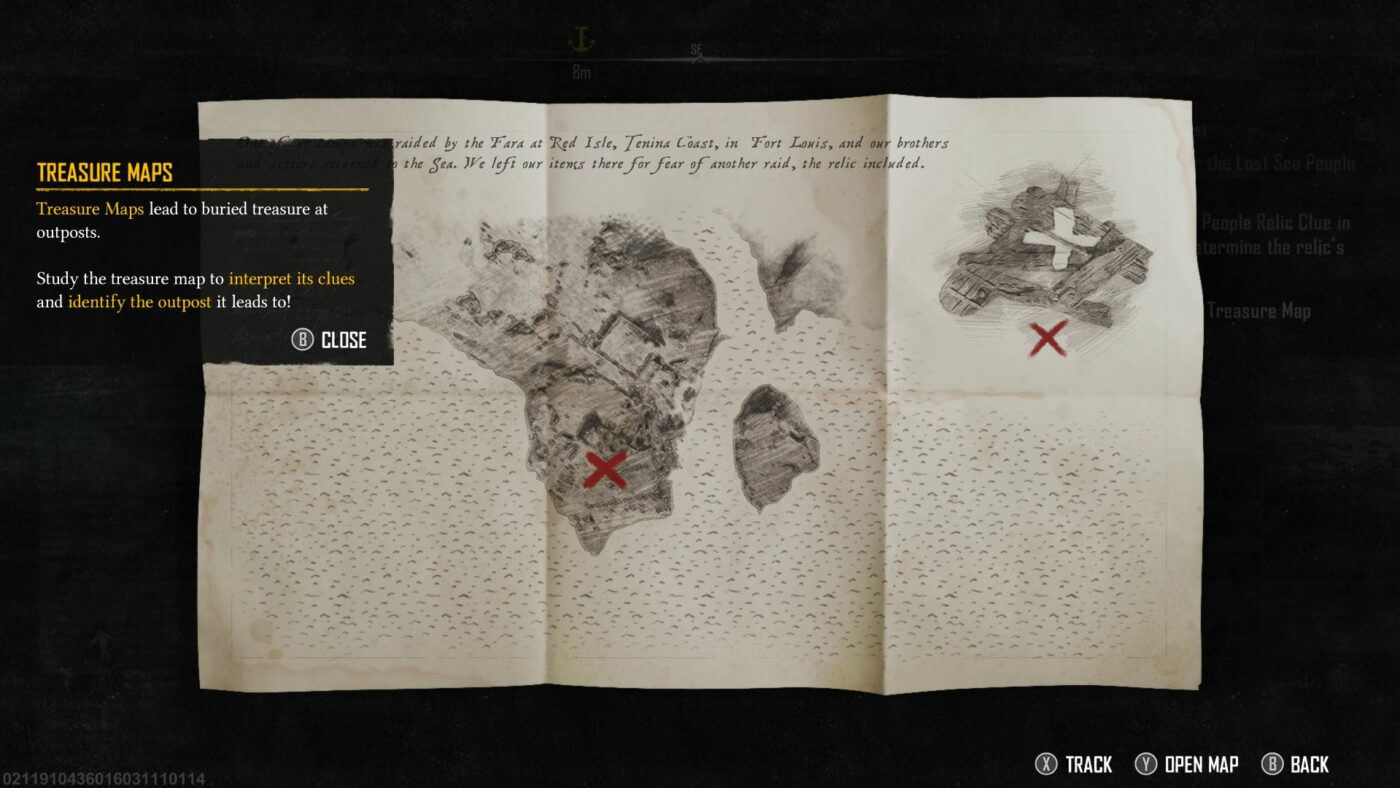Click the interpret its clues highlighted text
Image resolution: width=1400 pixels, height=788 pixels.
pos(289,278)
